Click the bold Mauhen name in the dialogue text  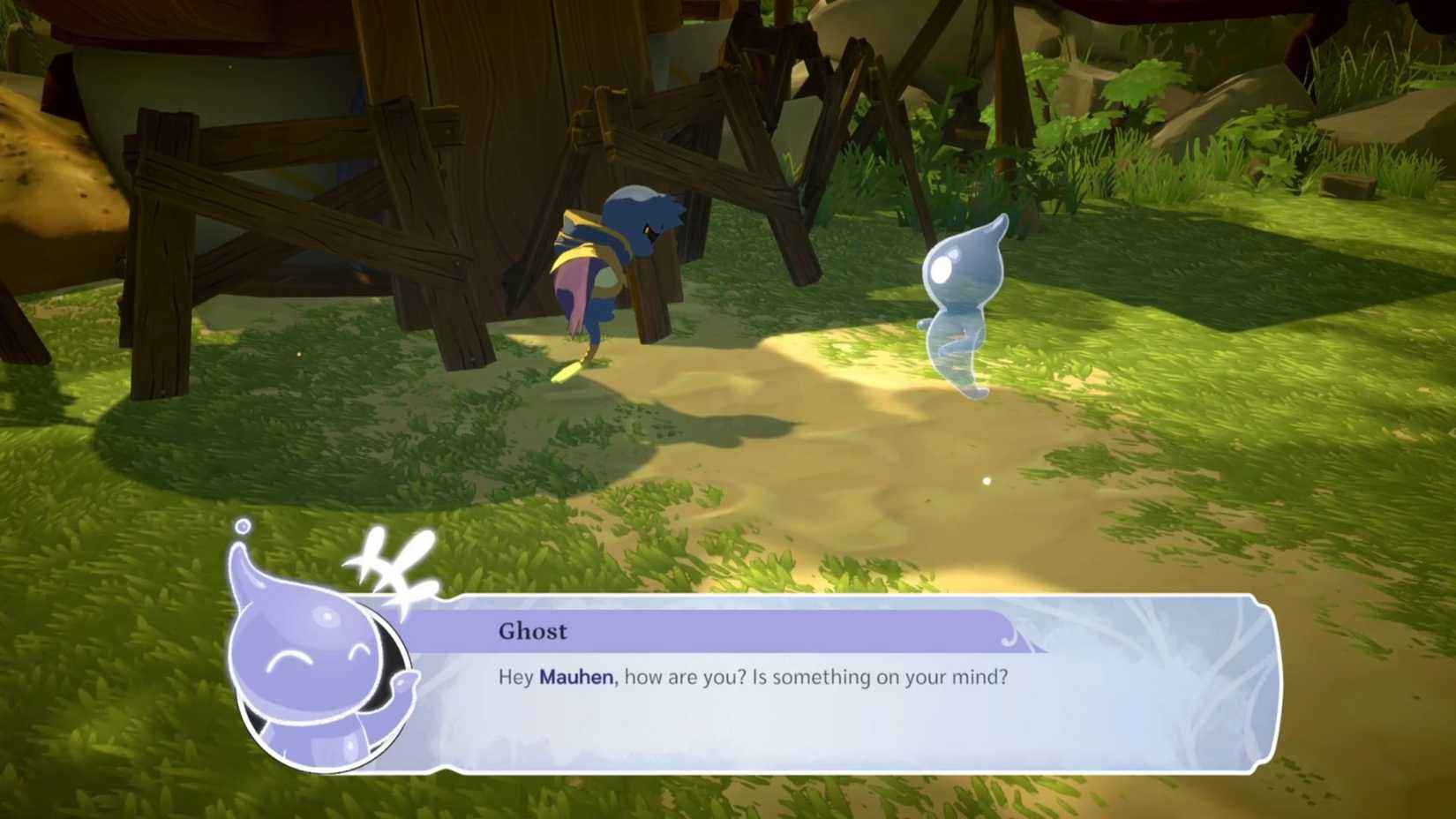tap(574, 677)
